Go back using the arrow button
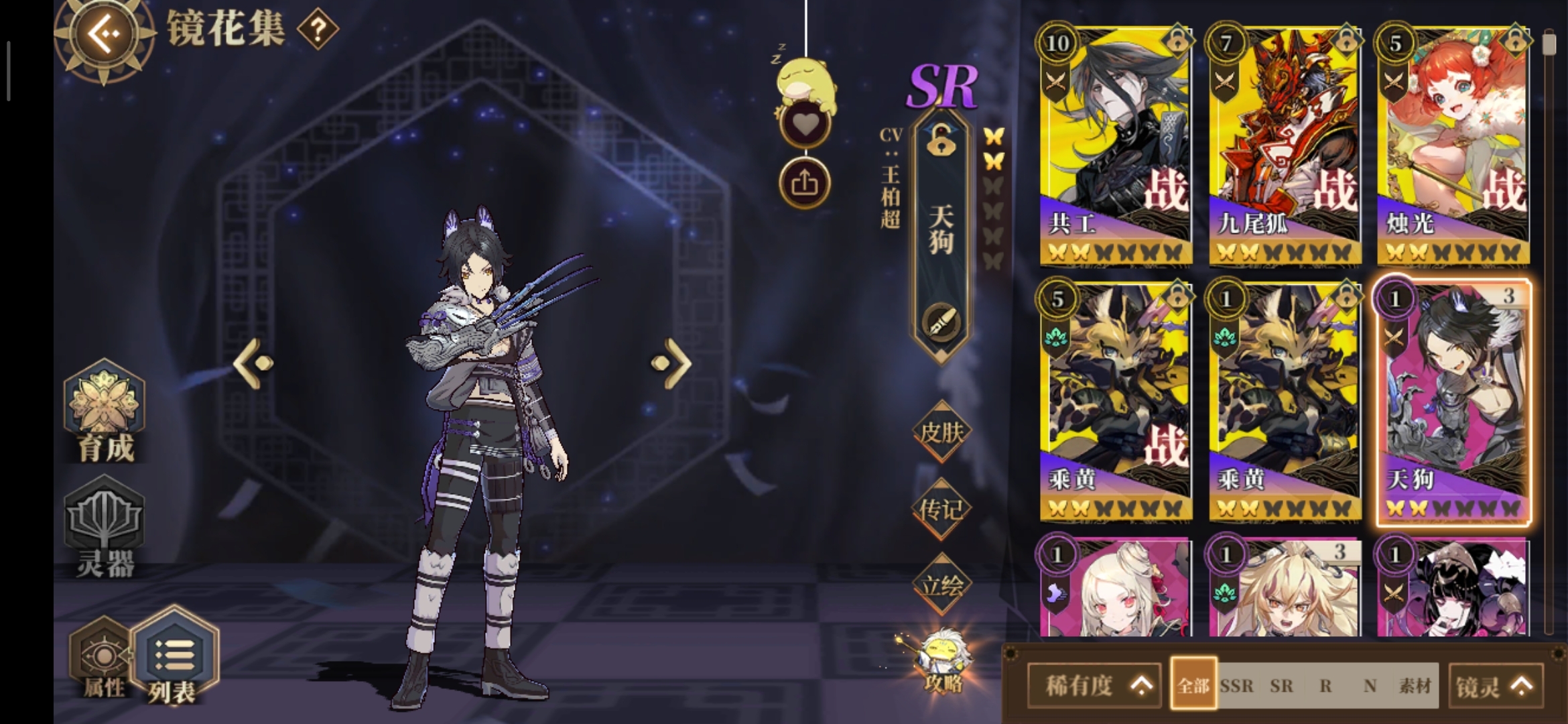This screenshot has width=1568, height=724. pos(104,34)
